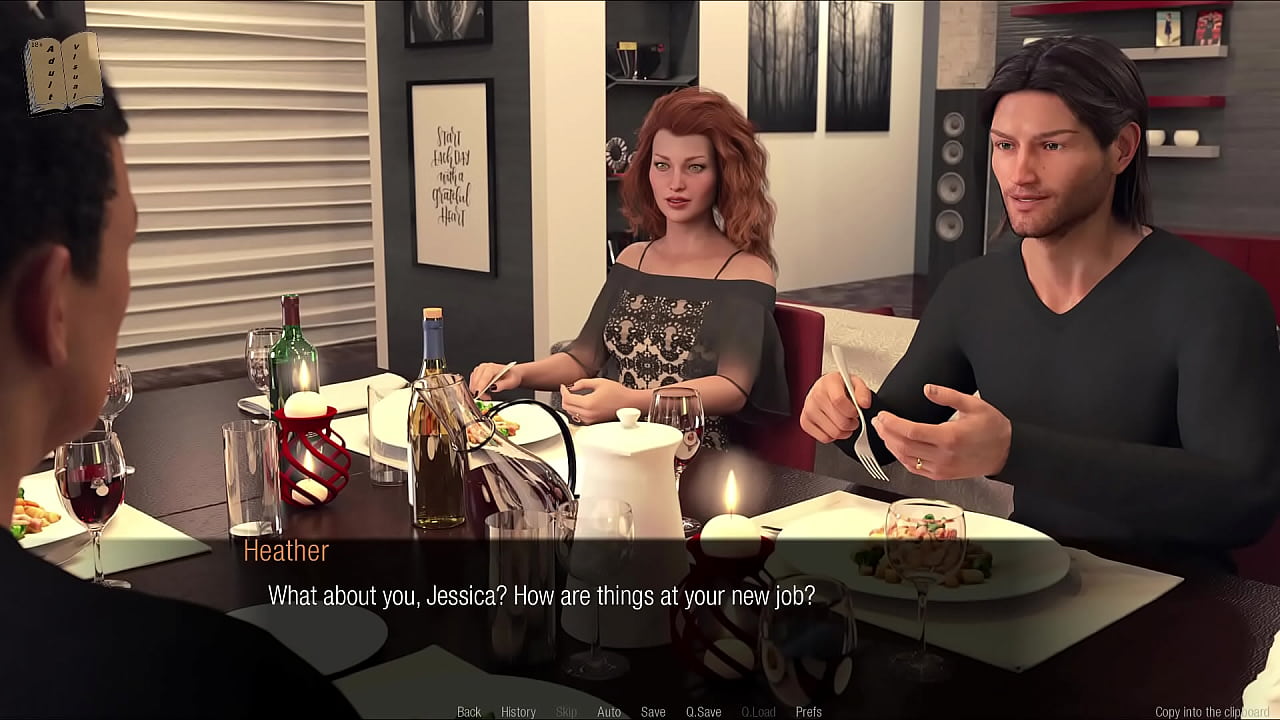This screenshot has width=1280, height=720.
Task: Go back one dialogue line
Action: [469, 712]
